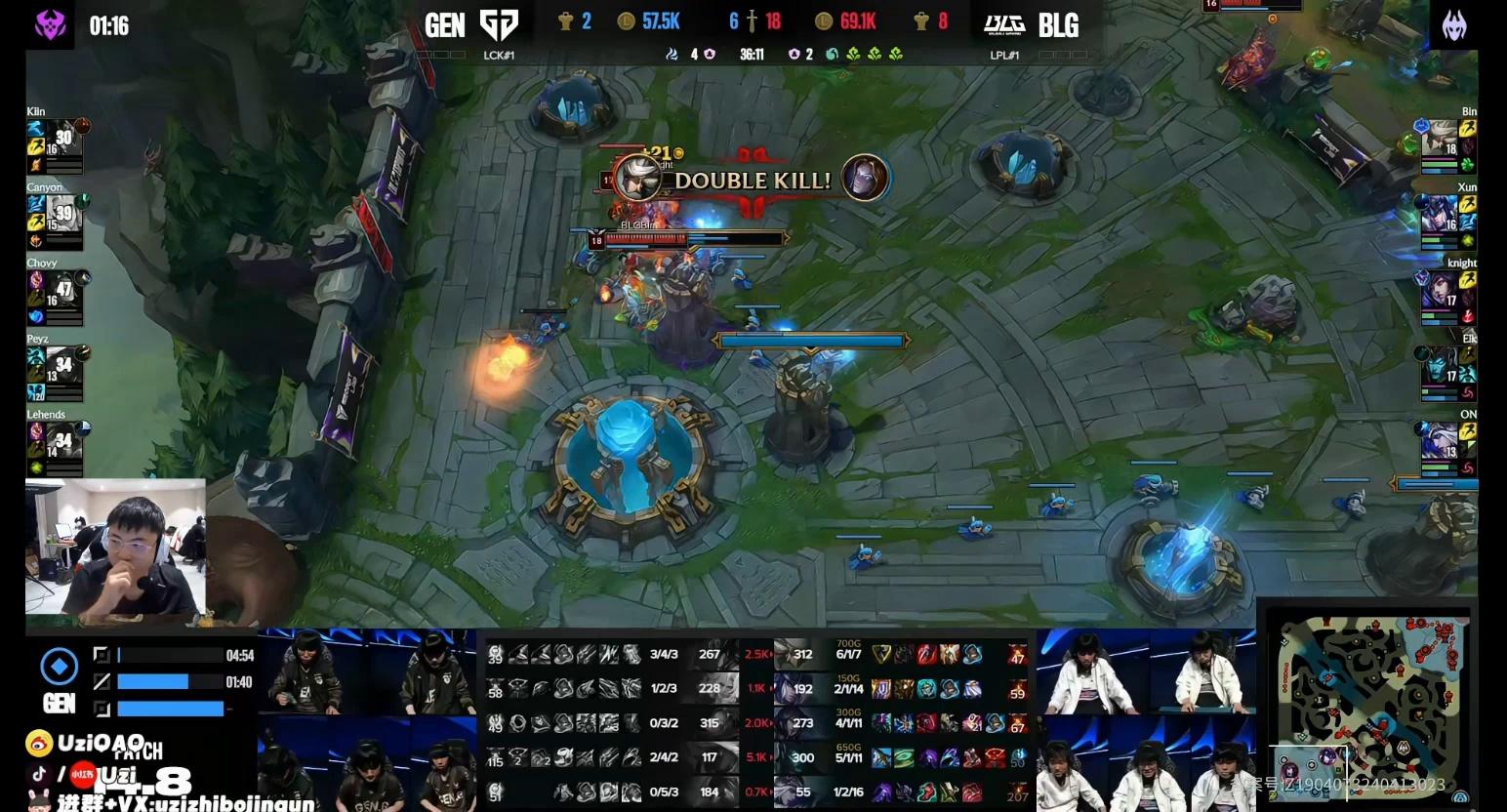The image size is (1507, 812).
Task: Select Lehends' champion portrait
Action: pos(63,441)
